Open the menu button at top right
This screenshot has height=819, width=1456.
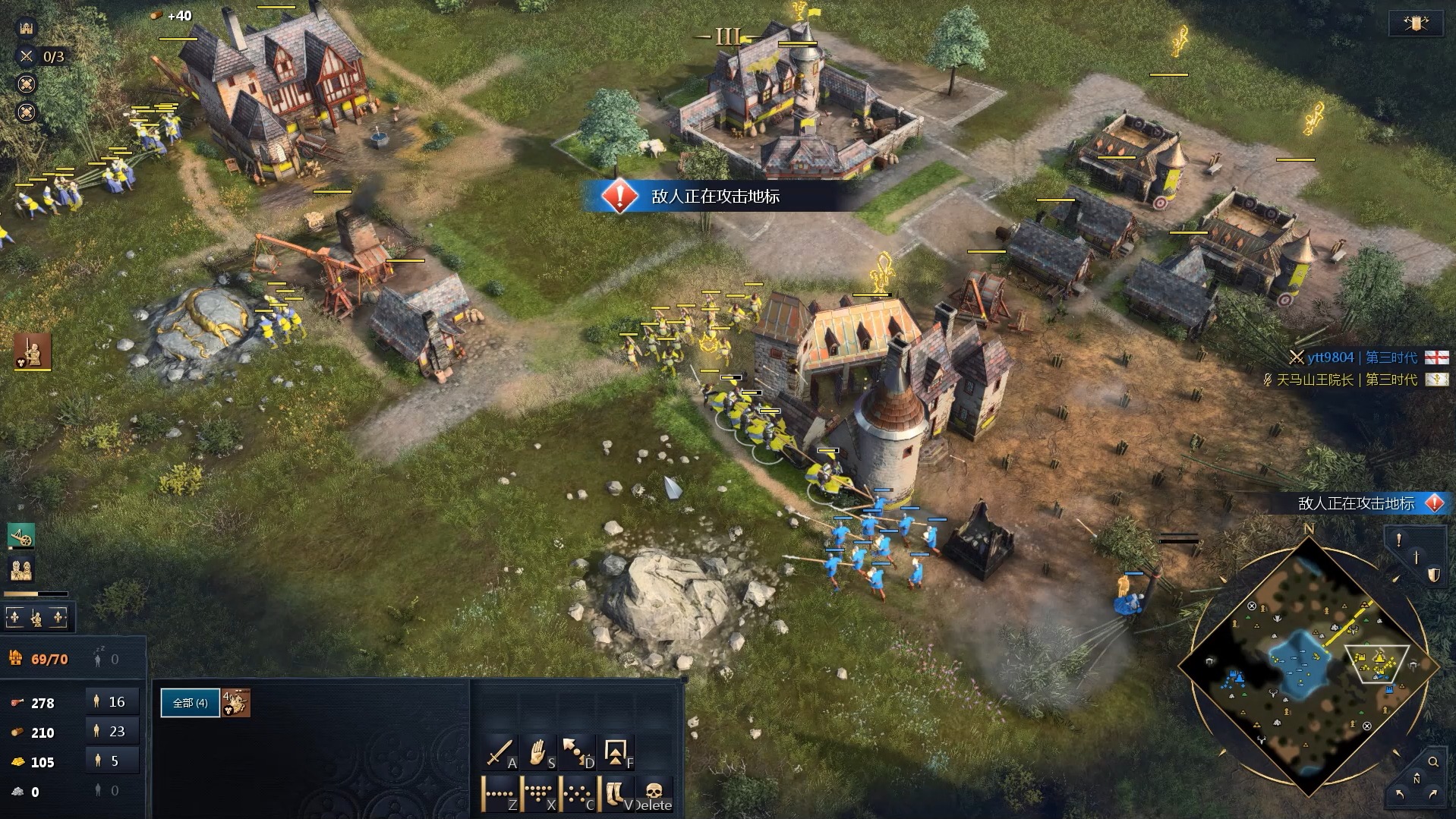1415,24
